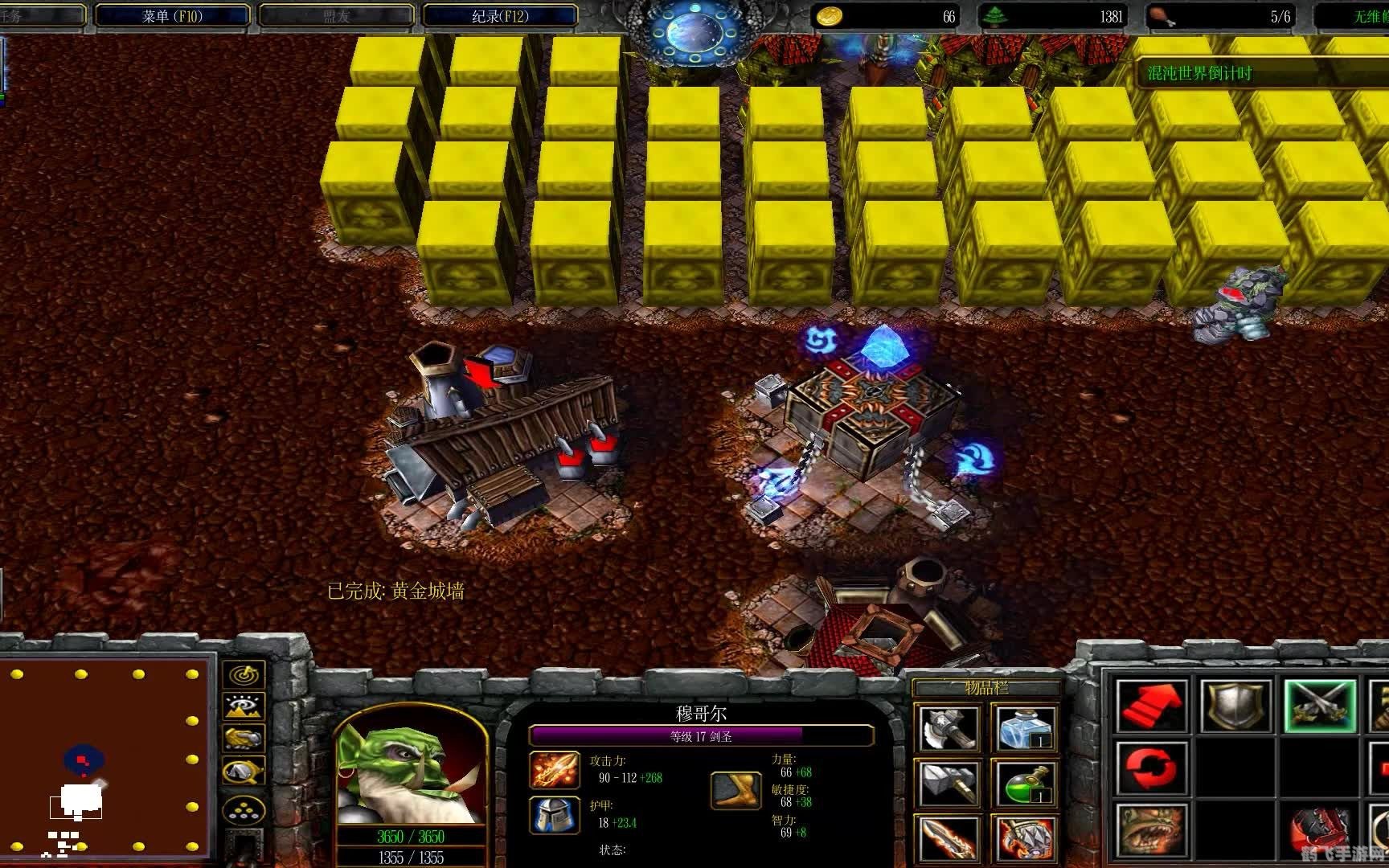Activate the shield hold position command
Screen dimensions: 1389x868
[x=1235, y=706]
